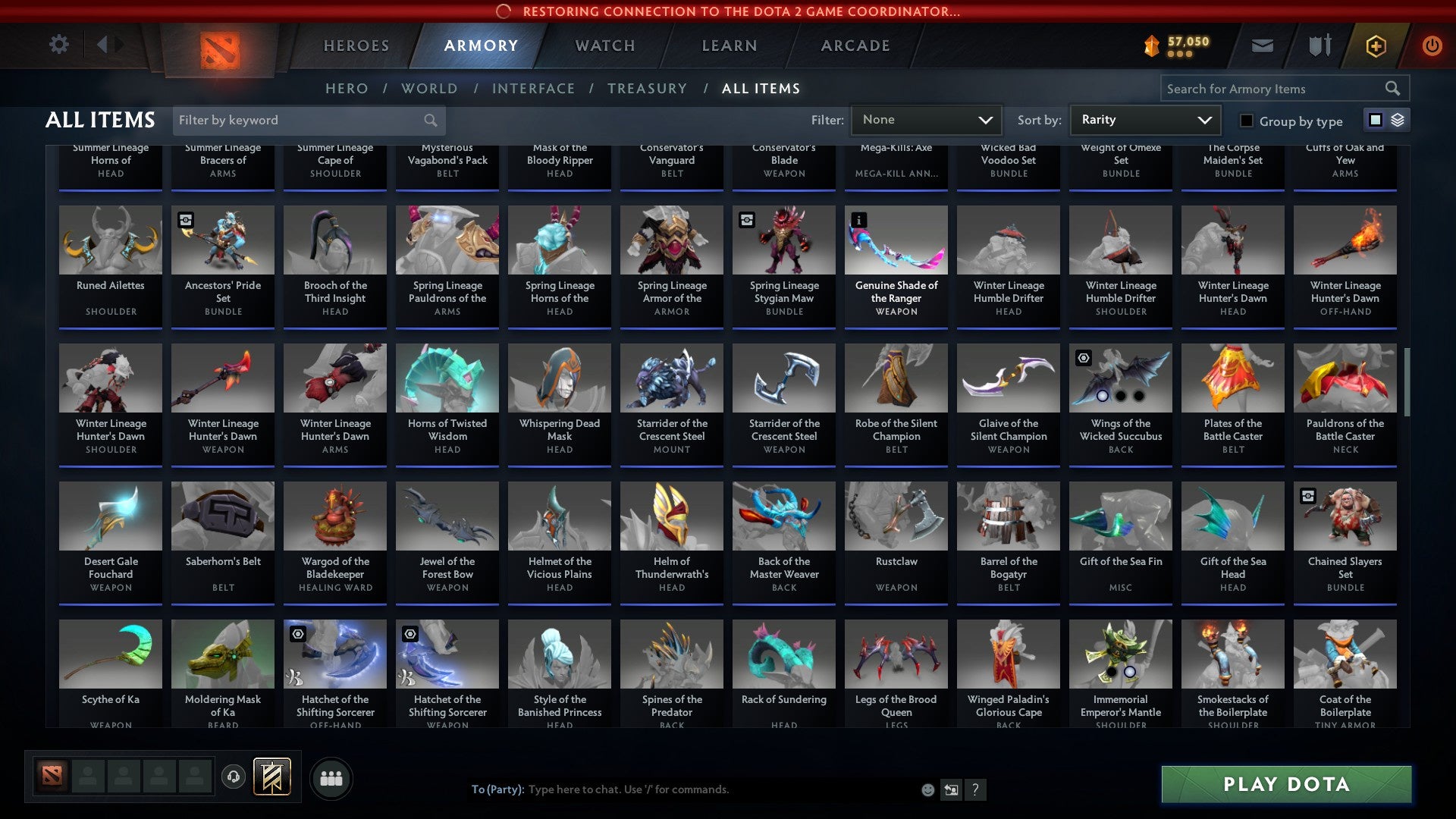This screenshot has width=1456, height=819.
Task: Open the mail notifications icon
Action: 1262,45
